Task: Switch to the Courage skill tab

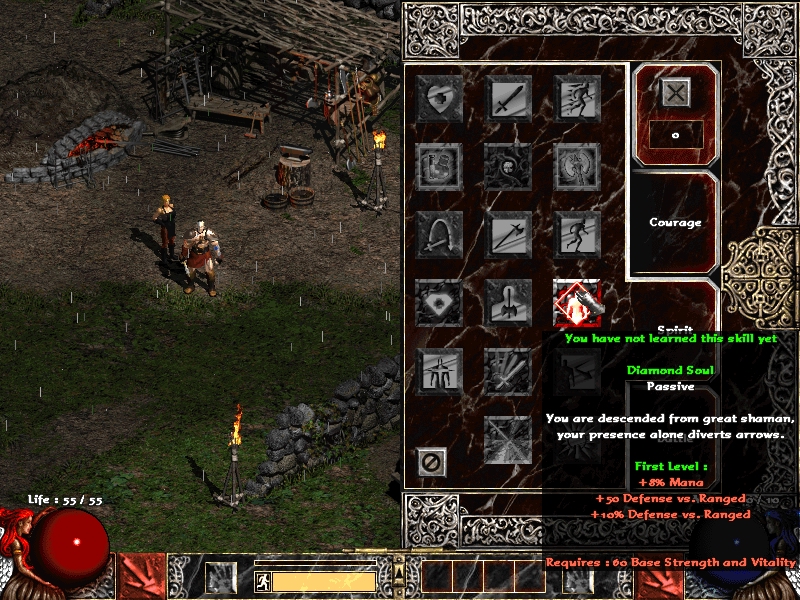Action: coord(675,222)
